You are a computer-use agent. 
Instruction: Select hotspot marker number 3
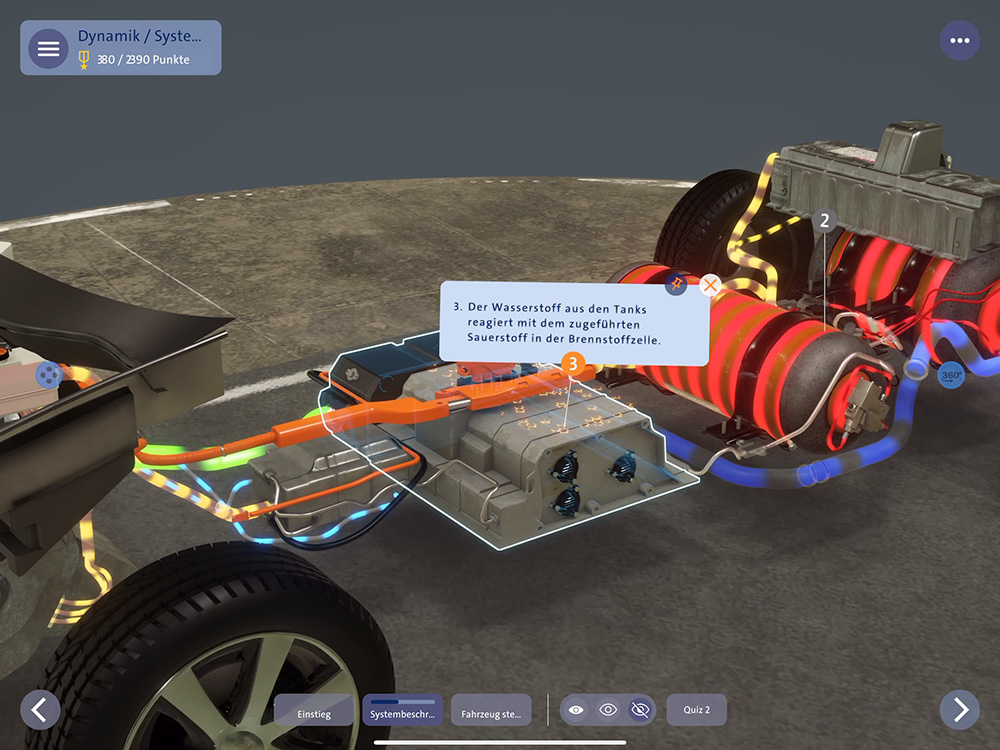click(x=573, y=364)
